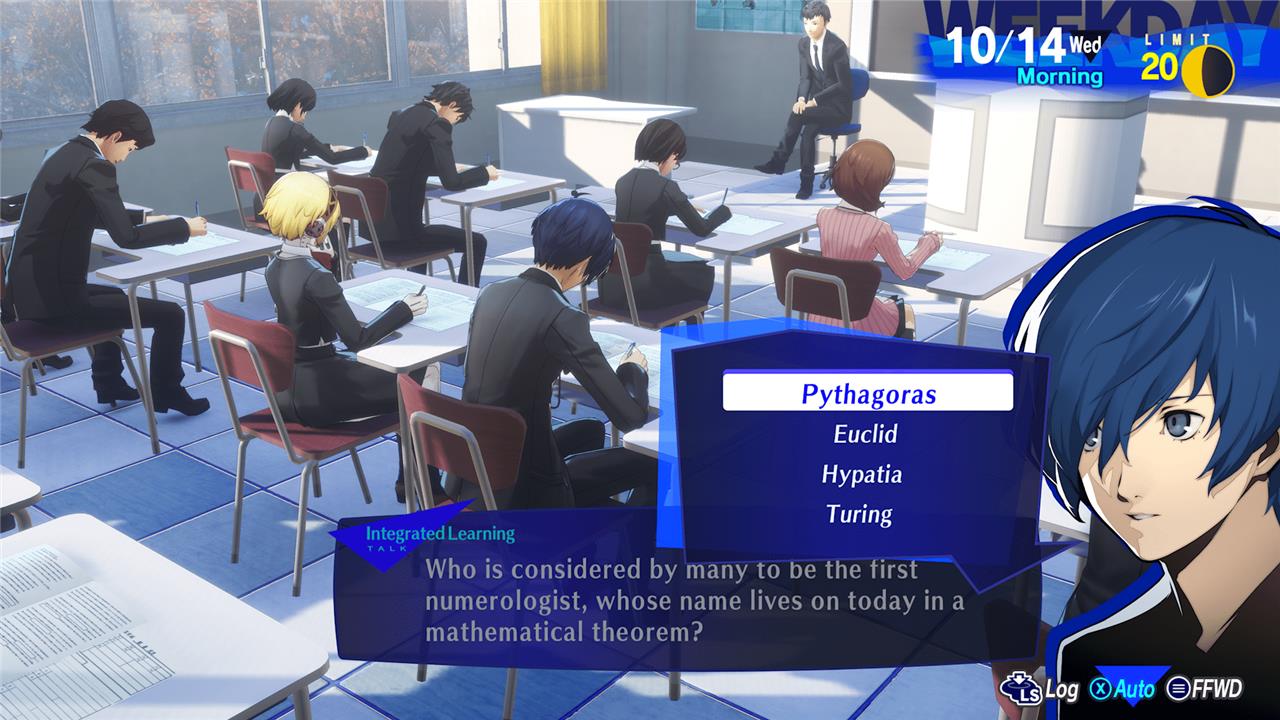Activate FFWD fast-forward

coord(1205,689)
